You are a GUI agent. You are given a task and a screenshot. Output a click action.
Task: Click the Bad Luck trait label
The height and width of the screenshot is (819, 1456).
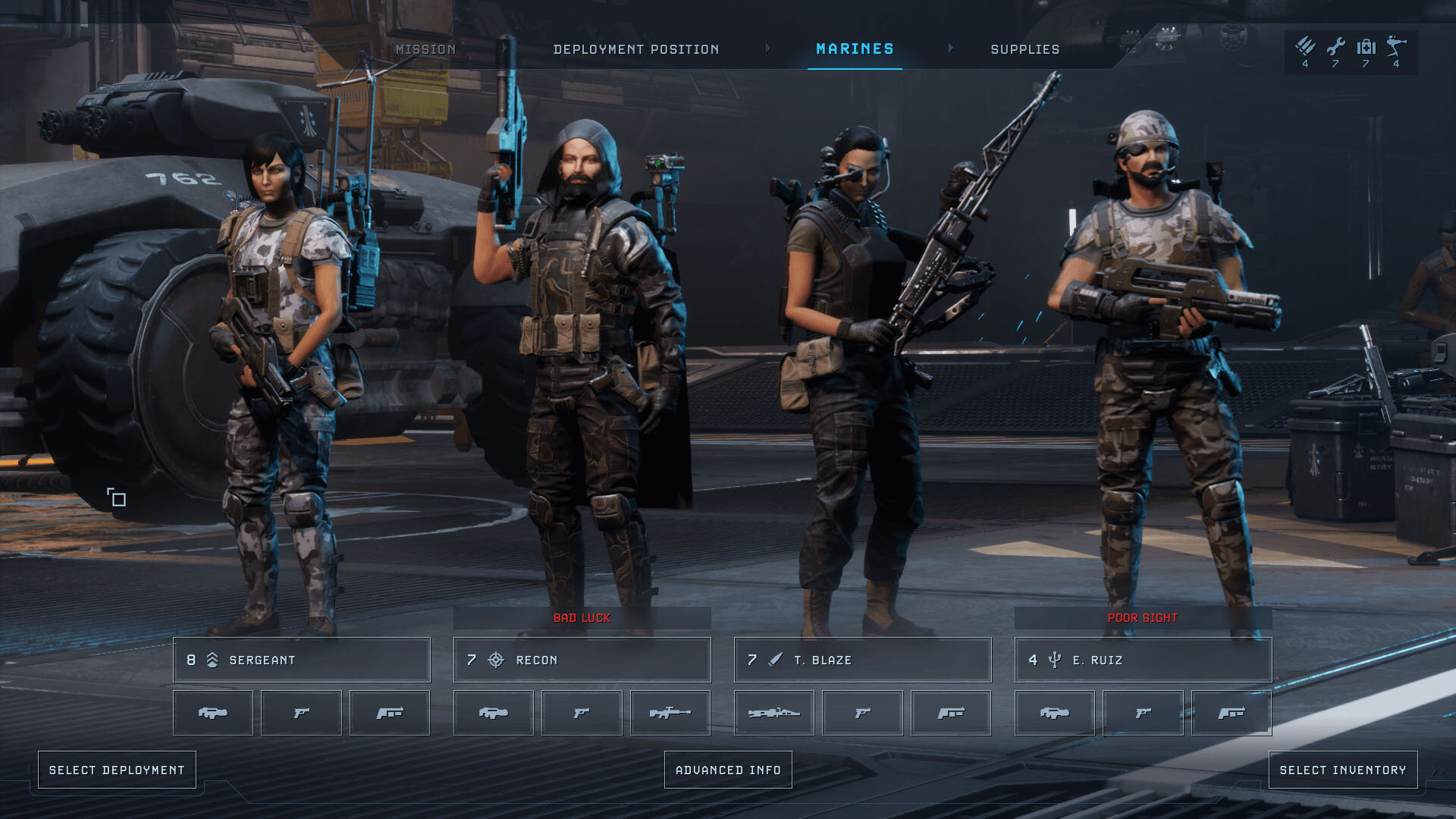pos(582,618)
